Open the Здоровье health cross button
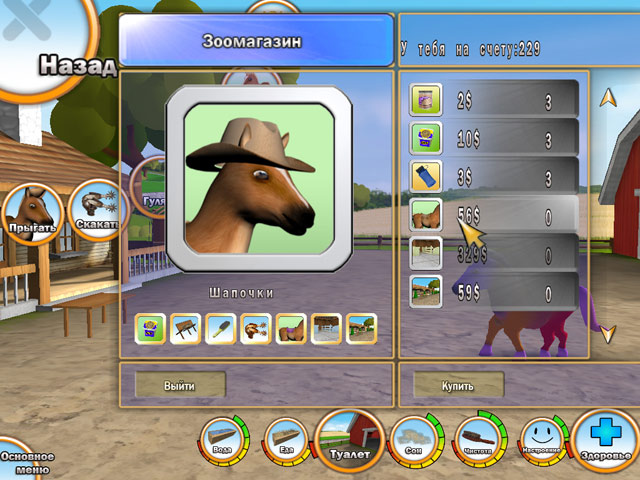 tap(605, 442)
